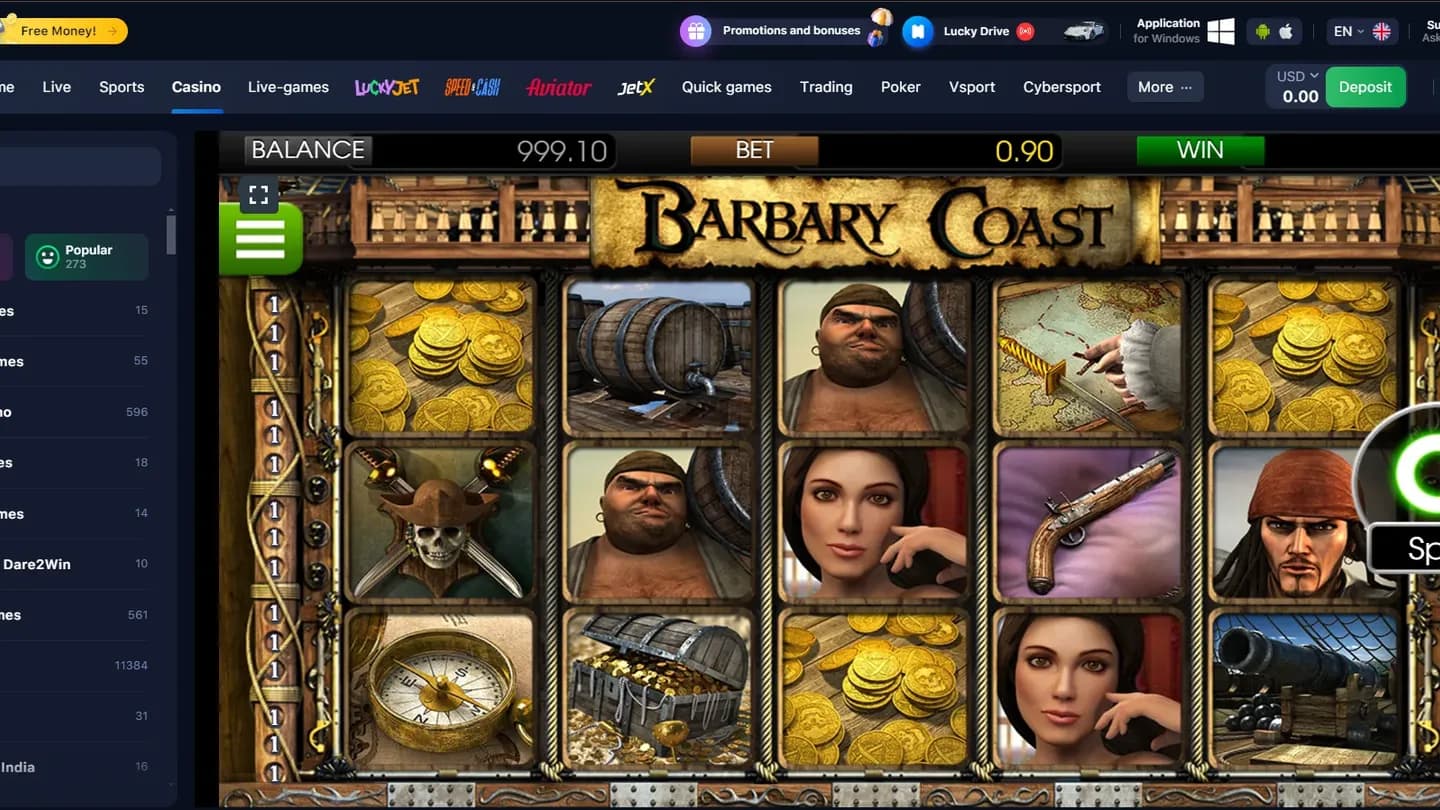This screenshot has height=810, width=1440.
Task: Click the Apple download icon
Action: click(1285, 31)
